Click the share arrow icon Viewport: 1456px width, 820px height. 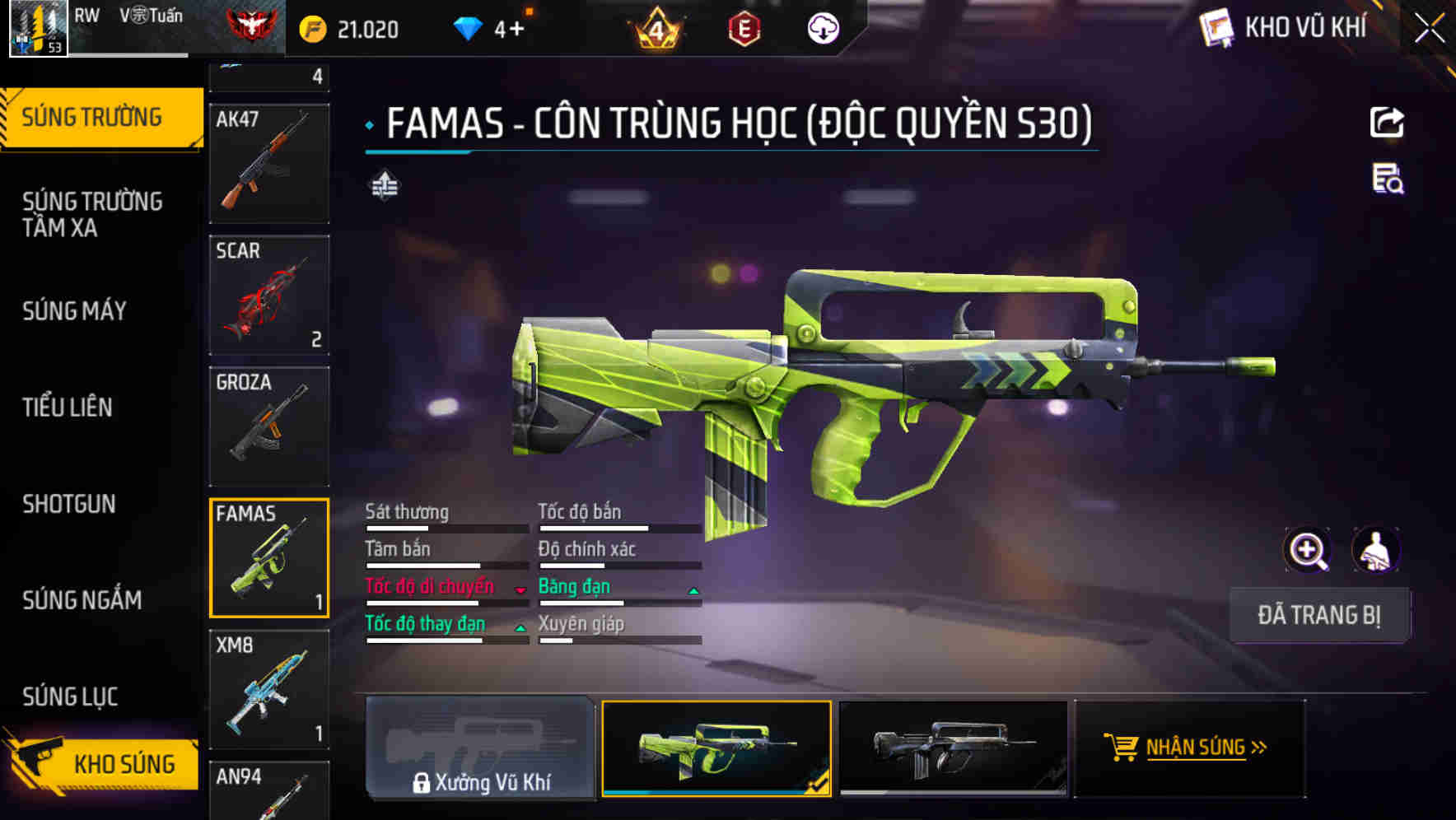coord(1387,123)
